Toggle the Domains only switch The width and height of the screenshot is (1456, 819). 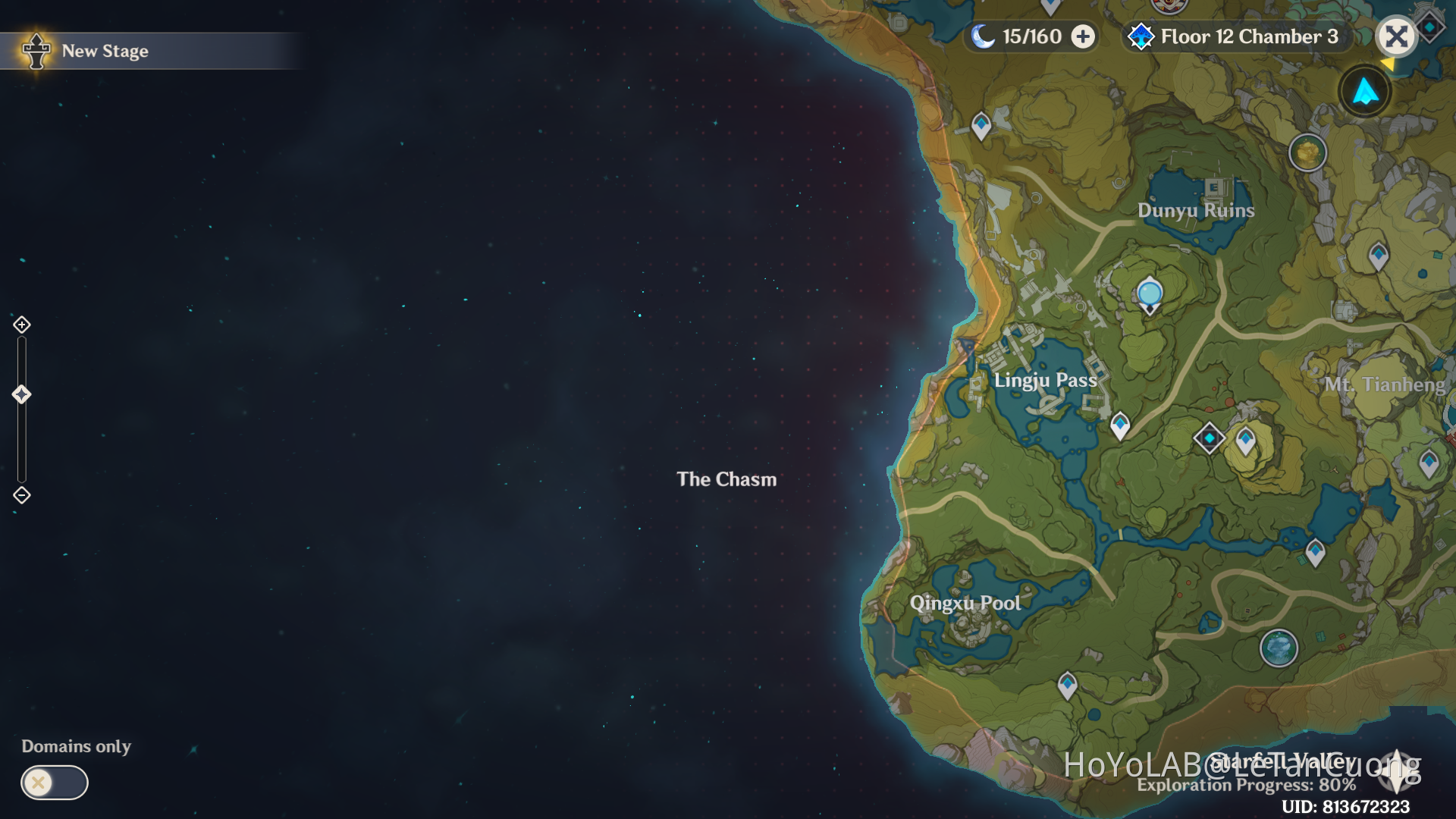(54, 783)
